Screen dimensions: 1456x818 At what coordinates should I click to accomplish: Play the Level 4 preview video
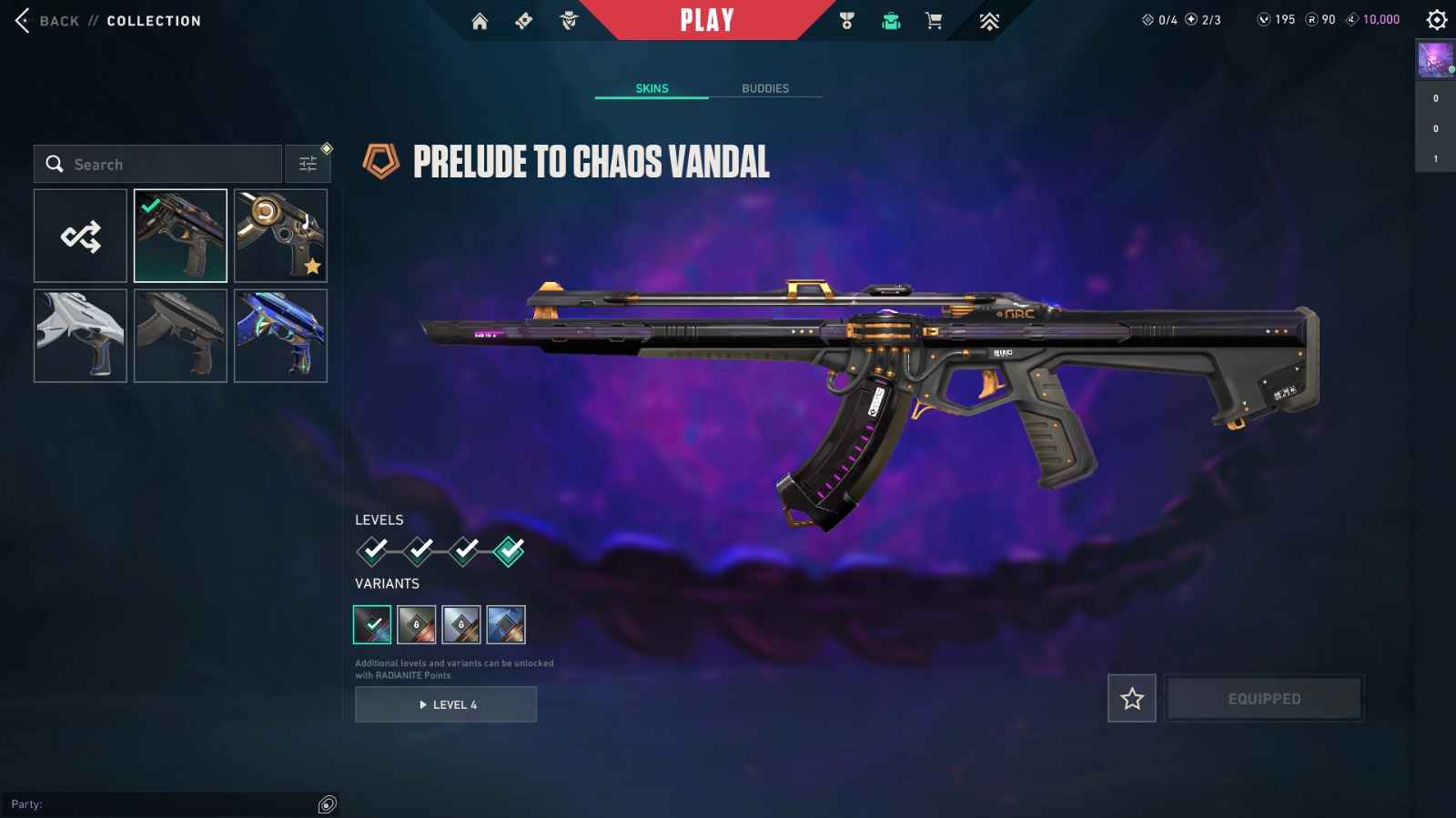[x=446, y=704]
